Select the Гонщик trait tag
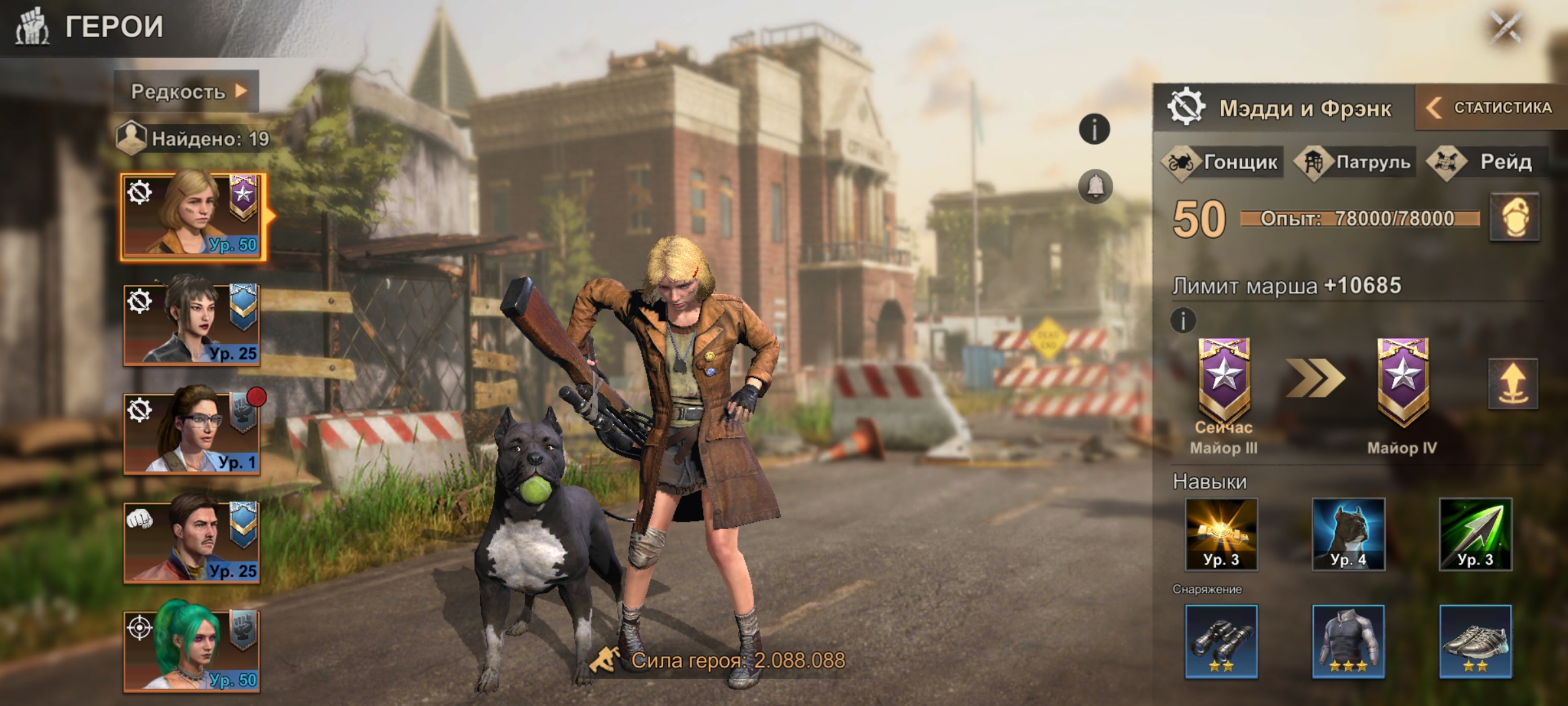Screen dimensions: 1568x706 point(1222,162)
